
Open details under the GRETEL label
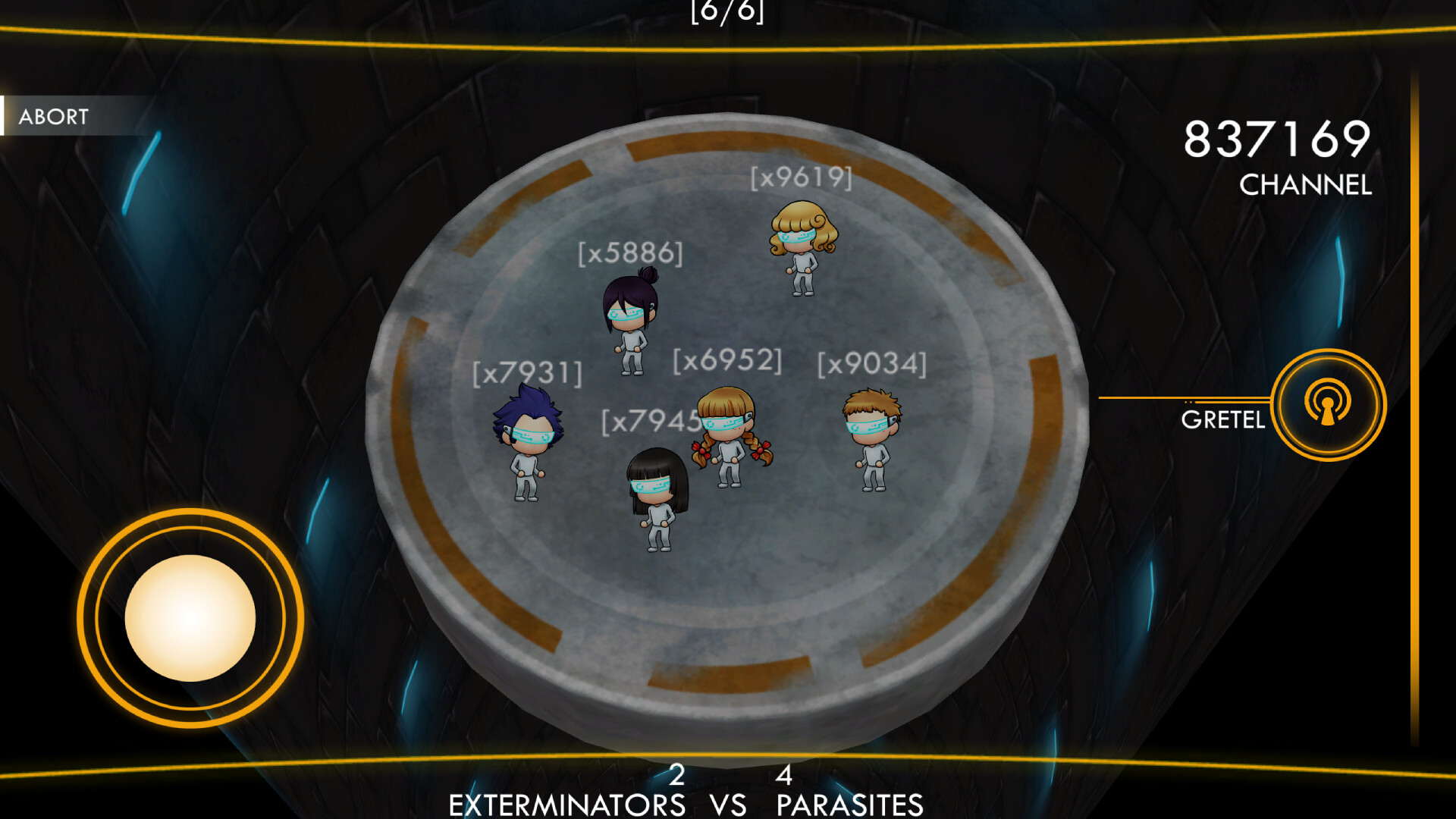(1223, 419)
